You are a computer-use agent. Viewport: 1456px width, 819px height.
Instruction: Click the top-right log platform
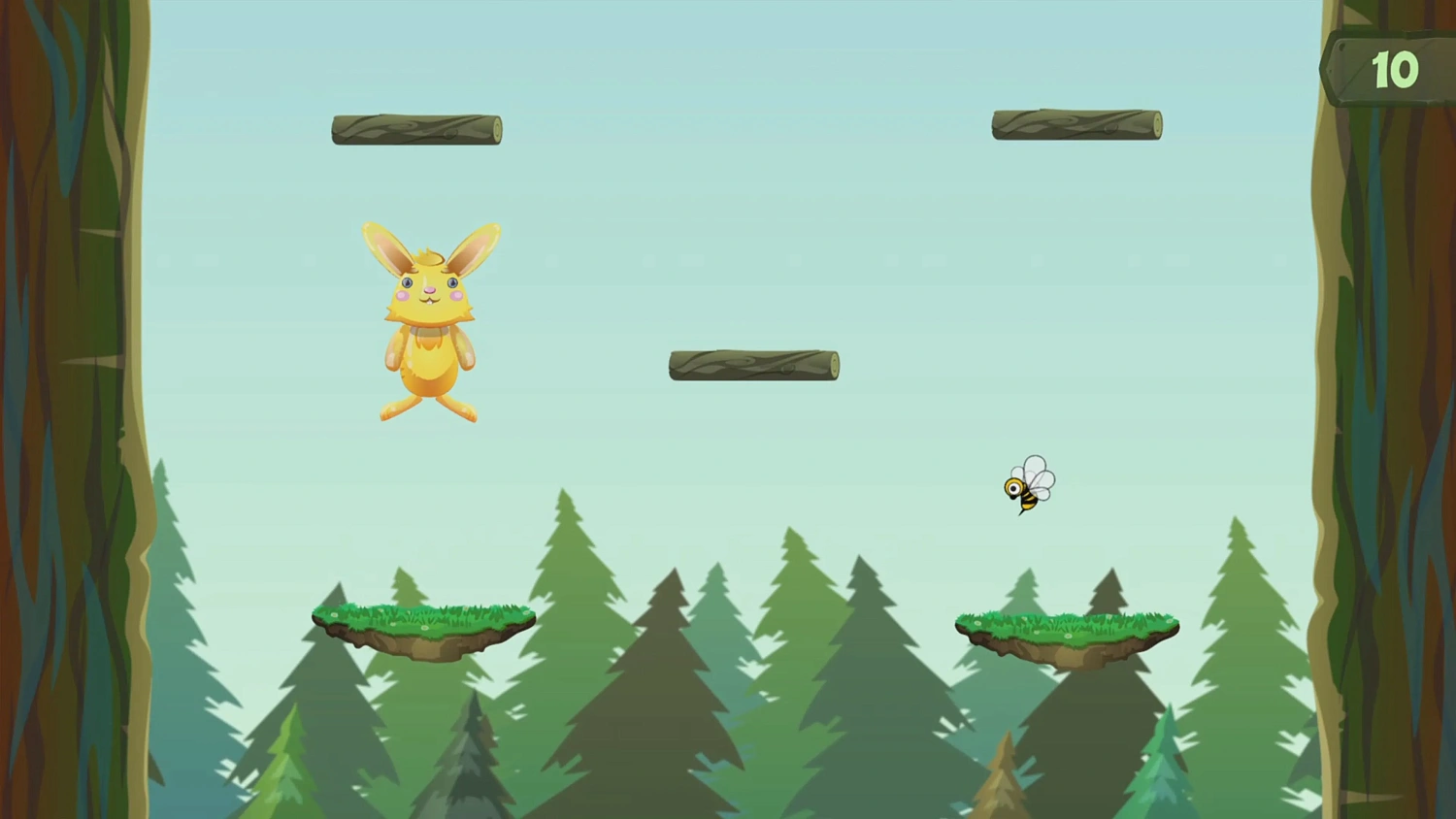coord(1075,123)
